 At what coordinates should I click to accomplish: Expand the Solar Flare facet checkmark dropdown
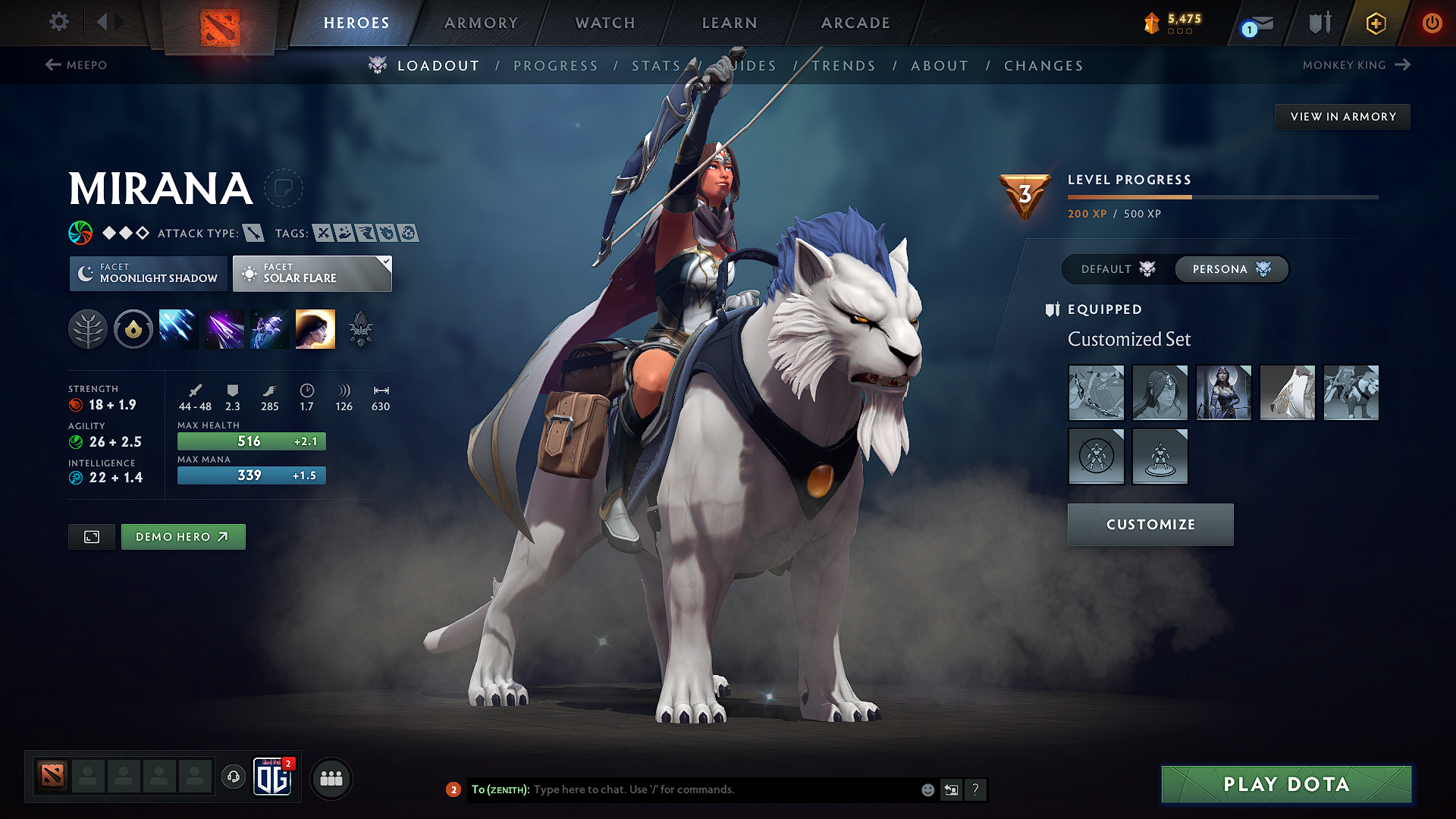click(x=385, y=262)
